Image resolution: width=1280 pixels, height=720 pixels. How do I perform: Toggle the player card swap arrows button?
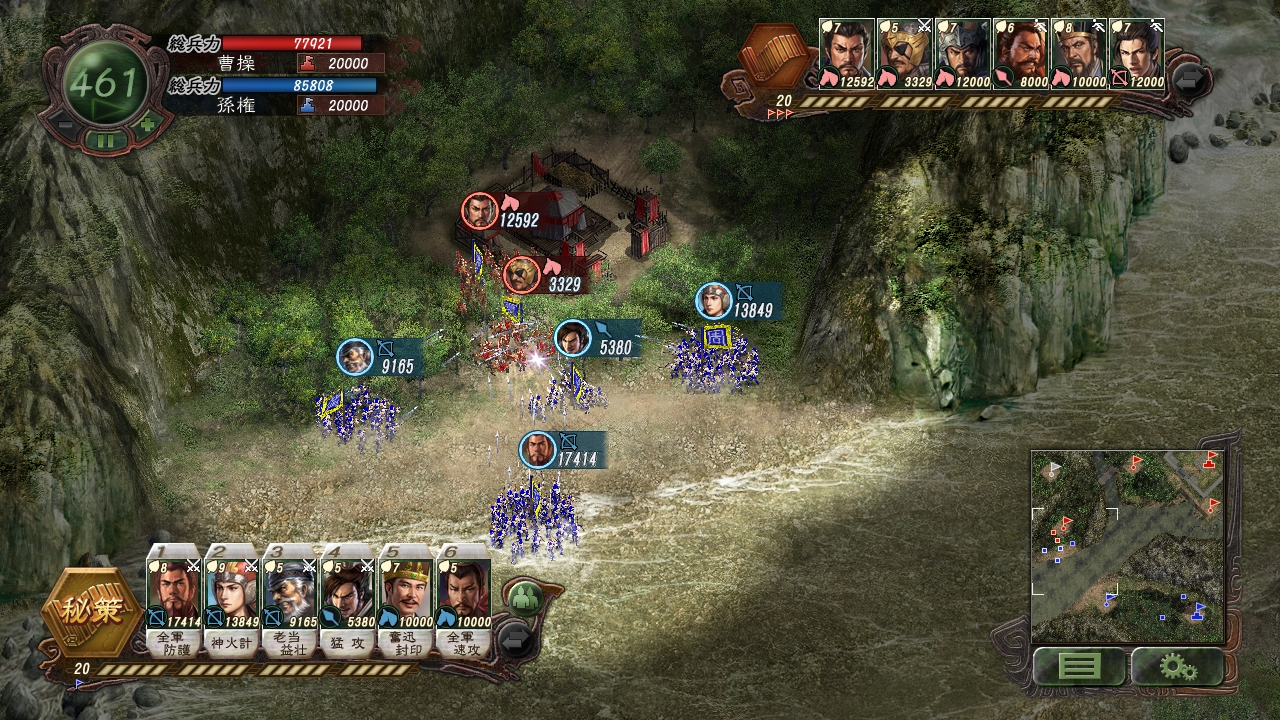(x=516, y=639)
